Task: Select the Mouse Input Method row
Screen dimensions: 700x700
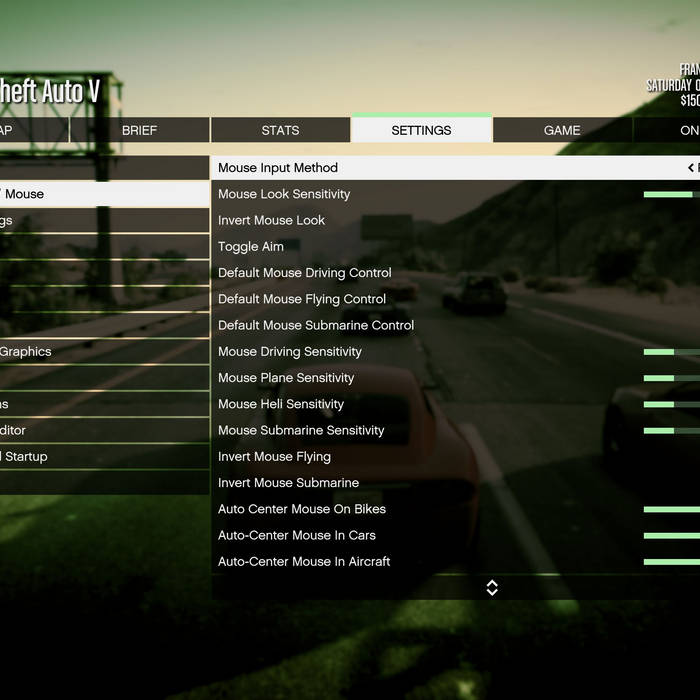Action: 278,168
